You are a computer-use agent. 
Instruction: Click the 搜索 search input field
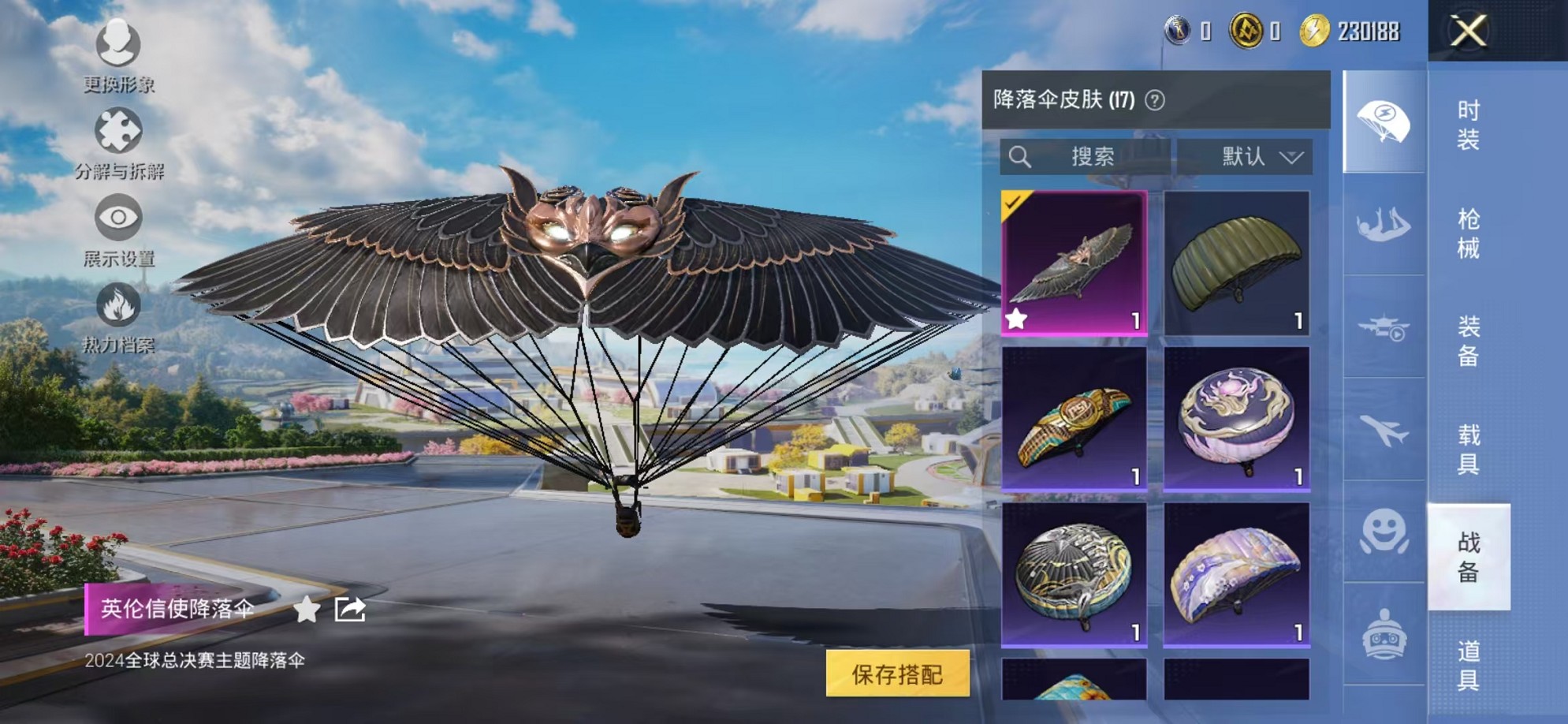tap(1096, 156)
